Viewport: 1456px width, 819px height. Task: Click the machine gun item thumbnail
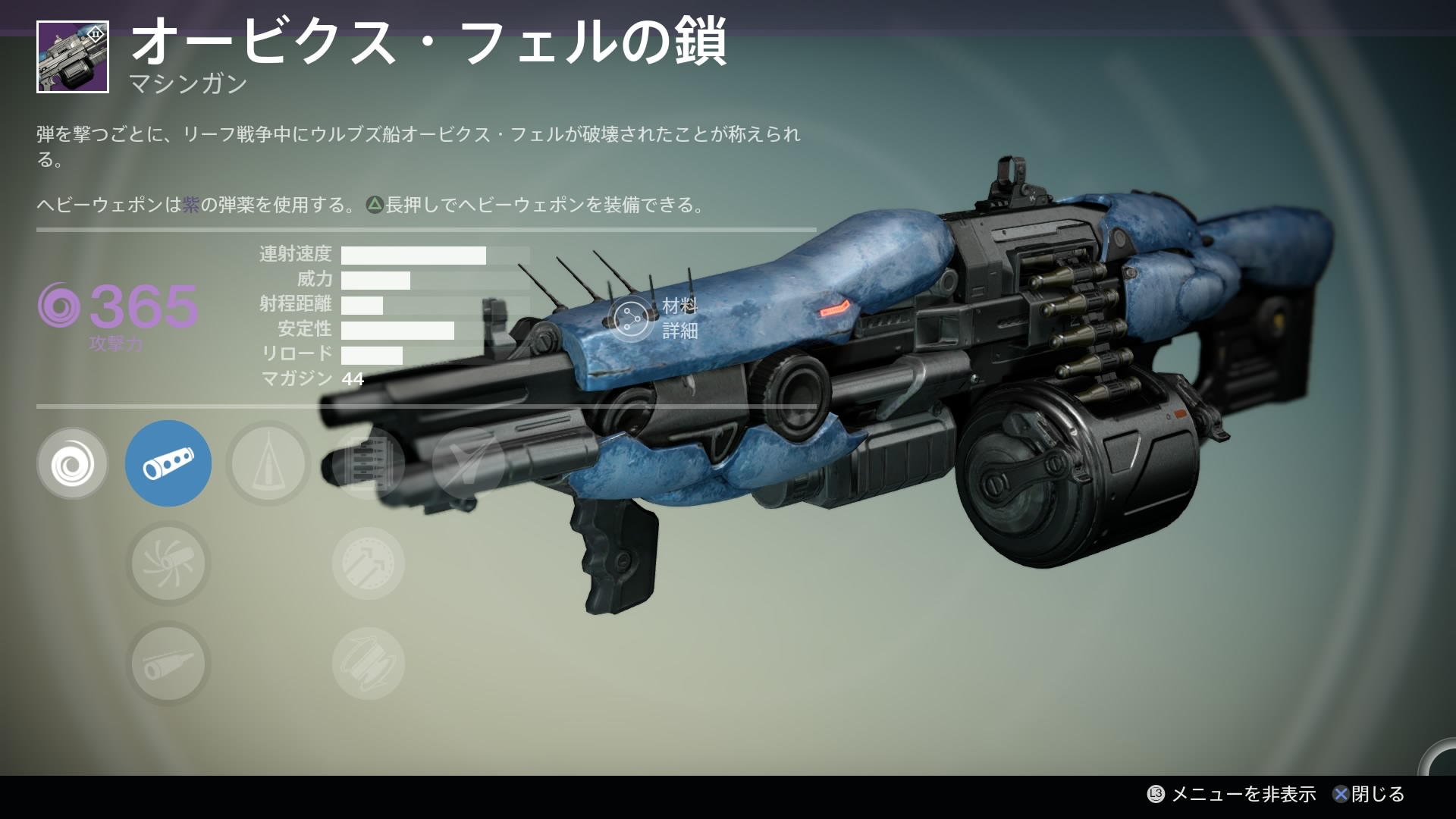pos(73,58)
